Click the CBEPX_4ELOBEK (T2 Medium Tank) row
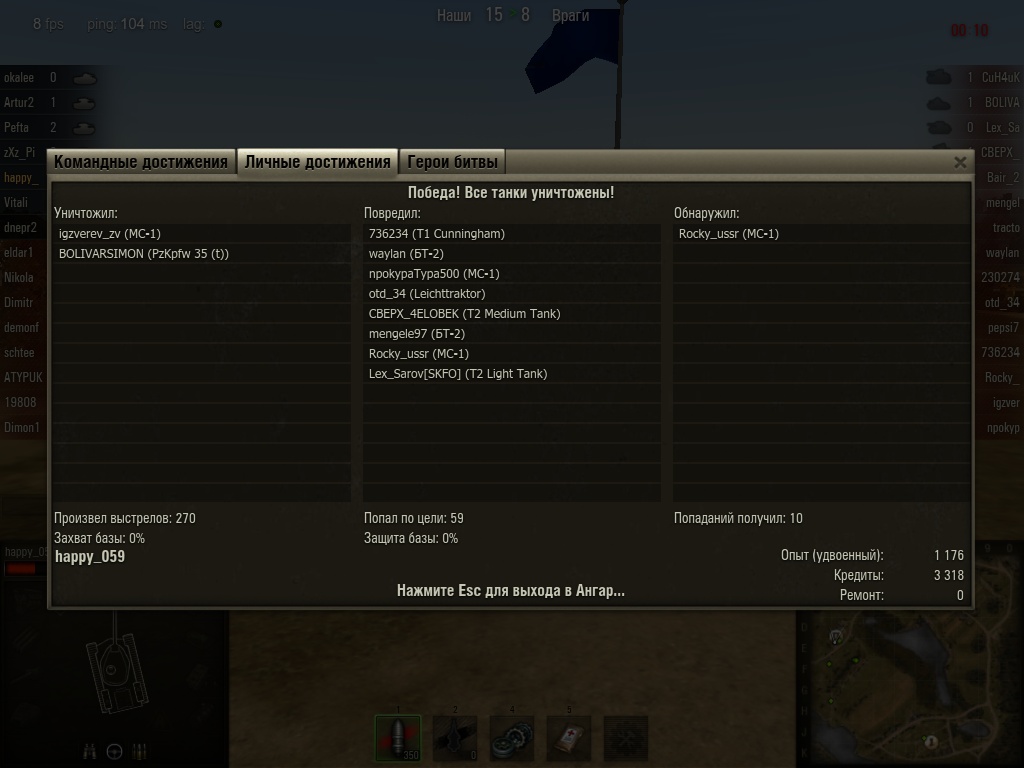This screenshot has height=768, width=1024. tap(464, 314)
